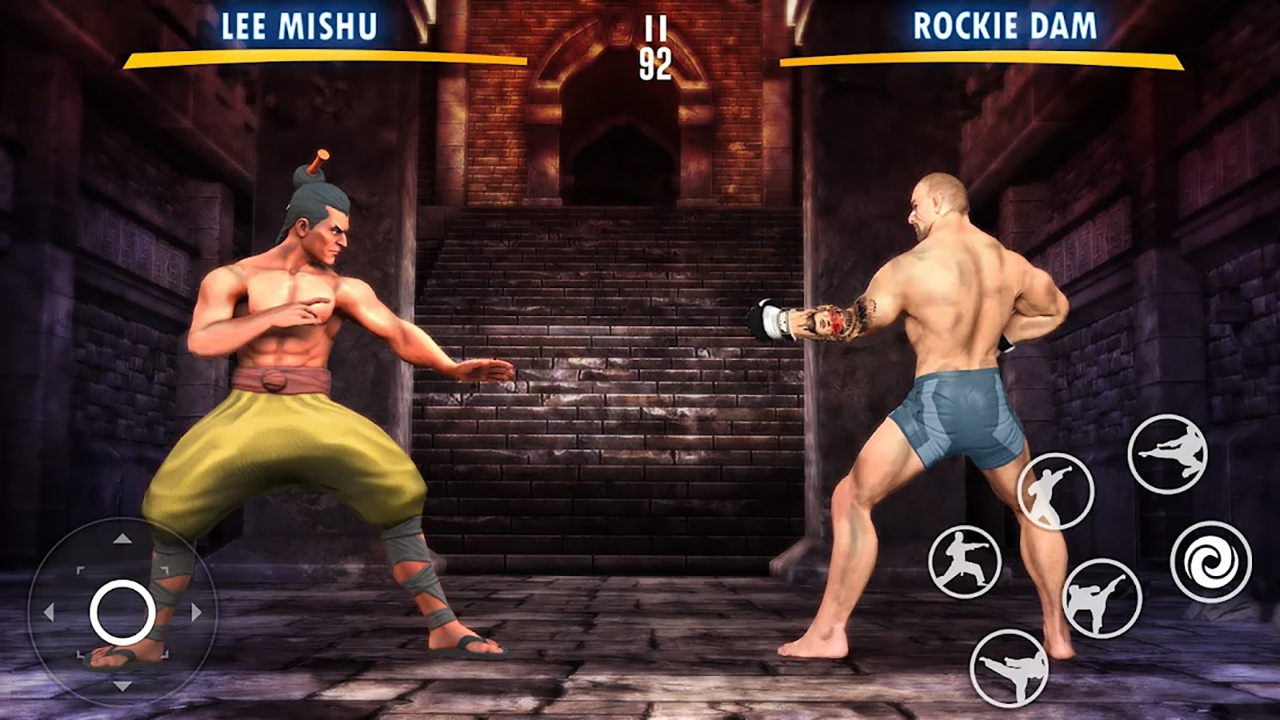Tap the left arrow on the joystick
Screen dimensions: 1280x720
(48, 611)
